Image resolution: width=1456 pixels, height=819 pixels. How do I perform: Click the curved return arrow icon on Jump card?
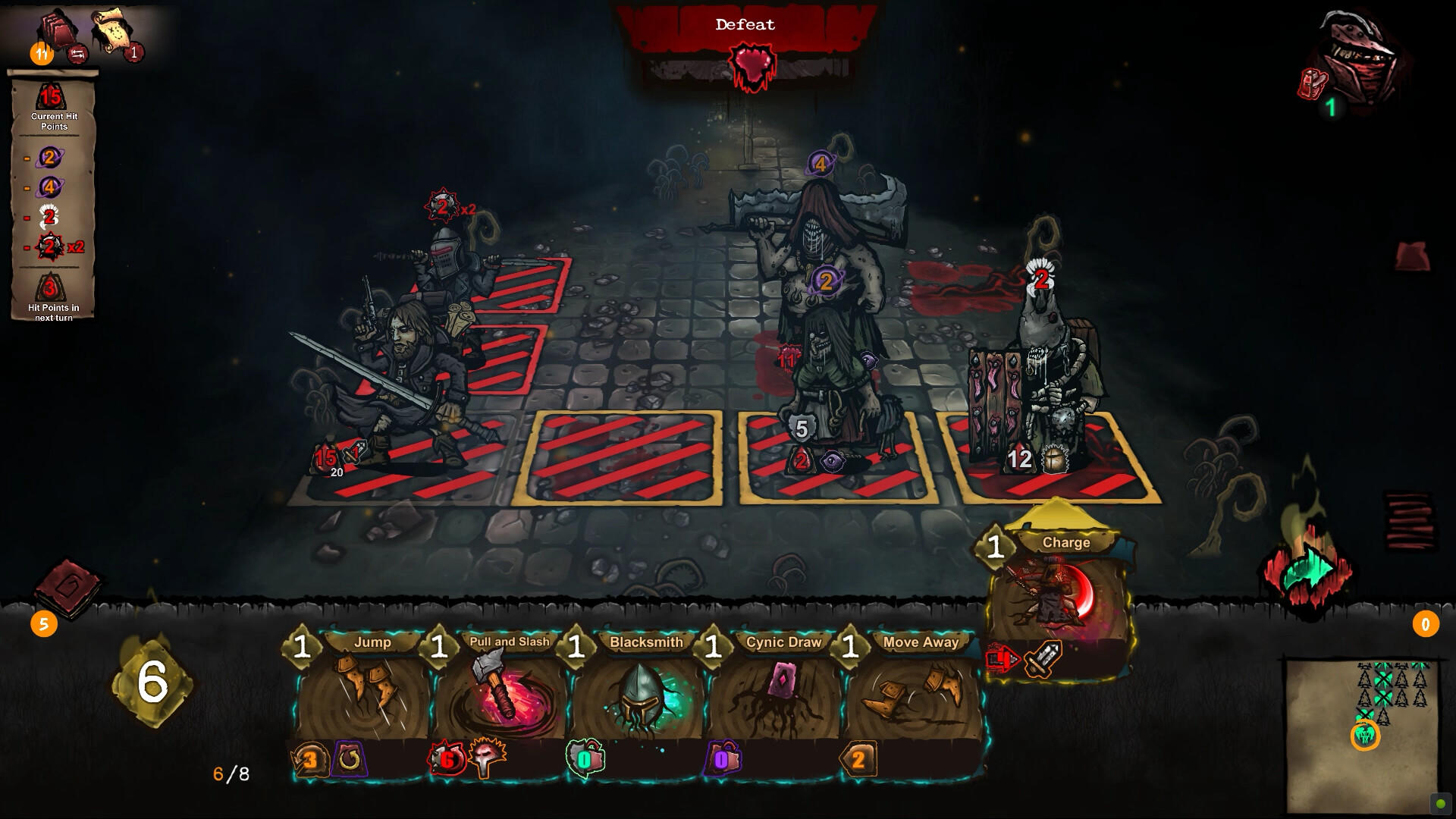pos(350,758)
